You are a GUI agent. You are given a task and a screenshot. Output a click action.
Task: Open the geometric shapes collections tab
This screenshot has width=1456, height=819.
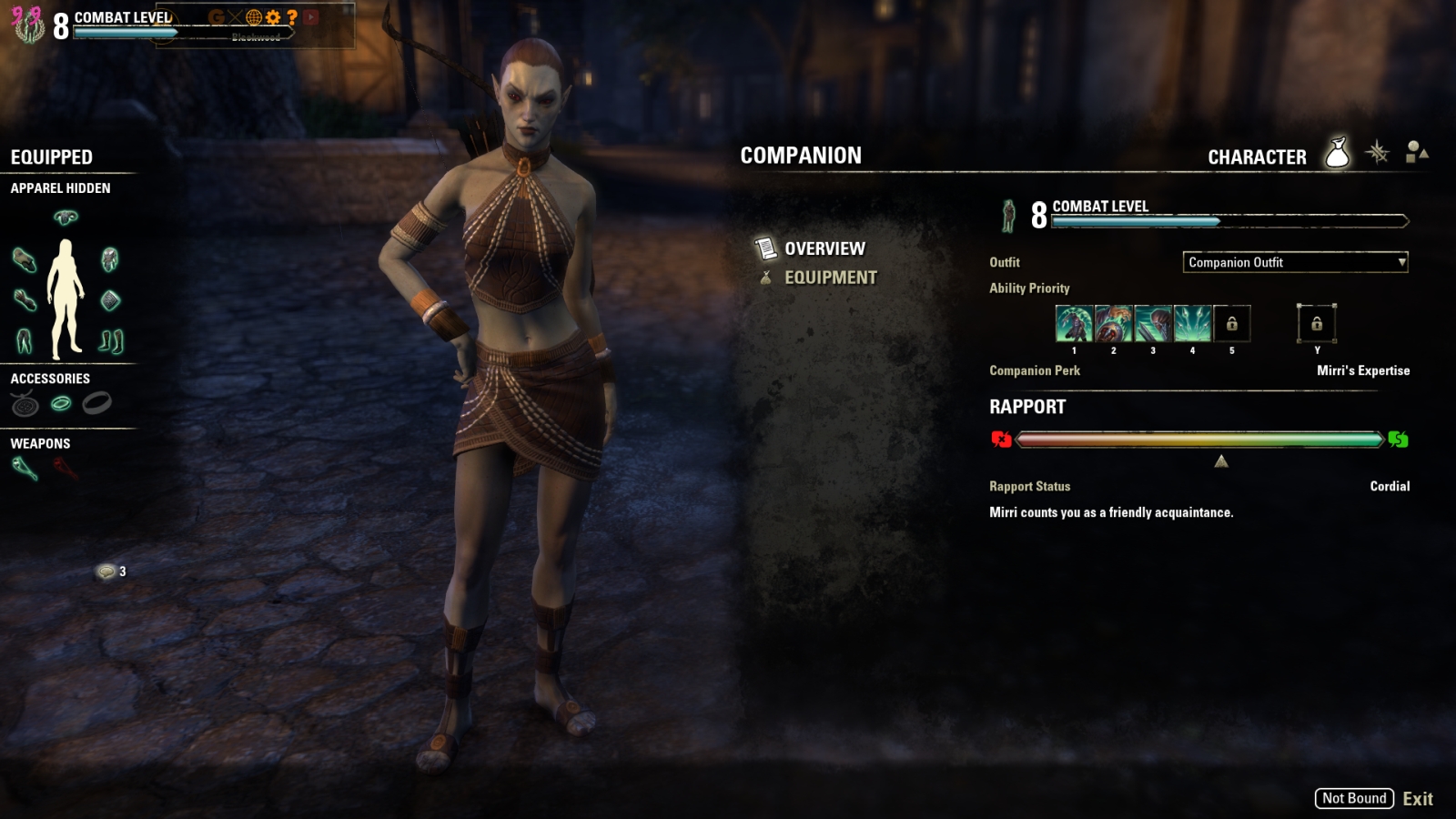(x=1417, y=152)
